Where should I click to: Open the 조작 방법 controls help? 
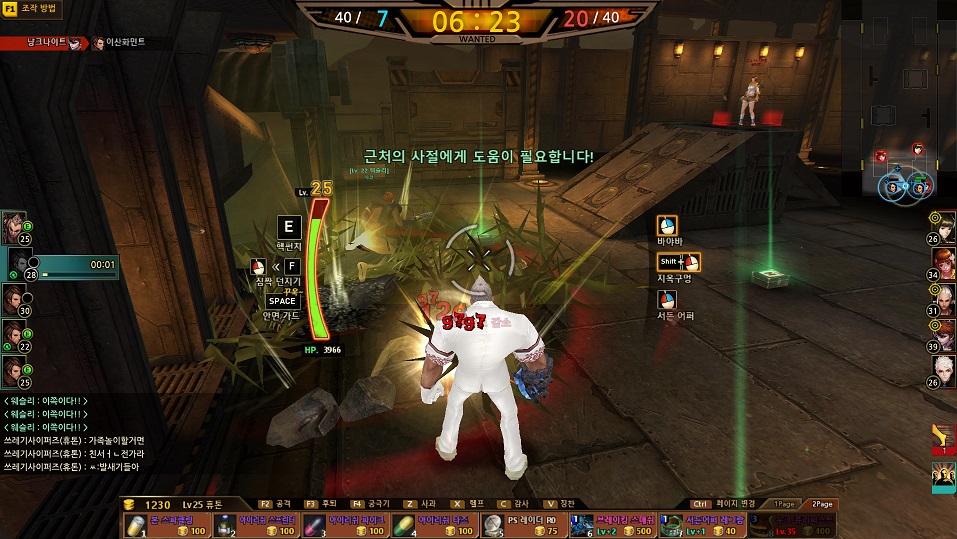point(31,9)
